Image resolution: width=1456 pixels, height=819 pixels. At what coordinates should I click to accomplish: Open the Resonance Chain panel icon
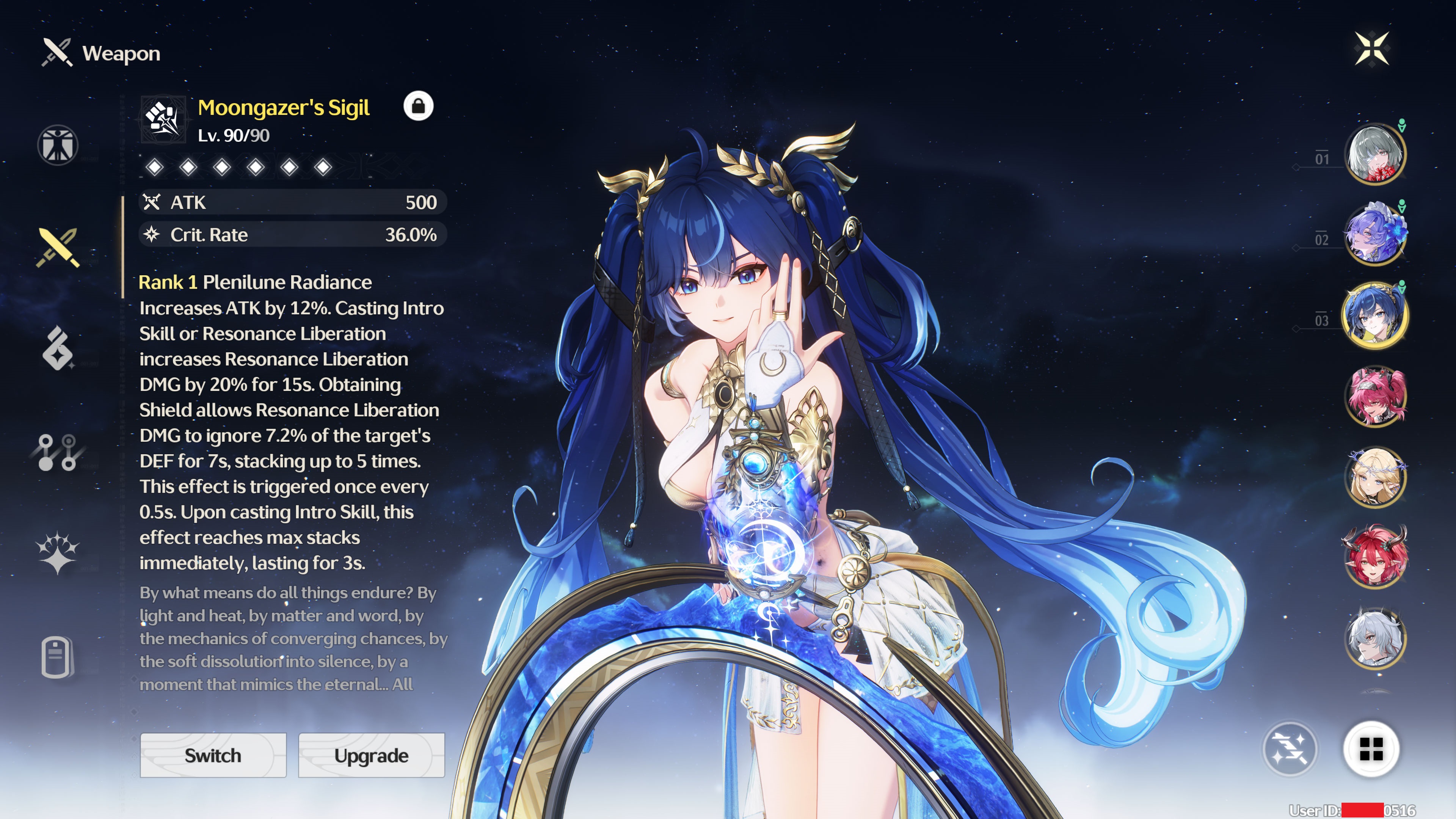click(x=56, y=452)
